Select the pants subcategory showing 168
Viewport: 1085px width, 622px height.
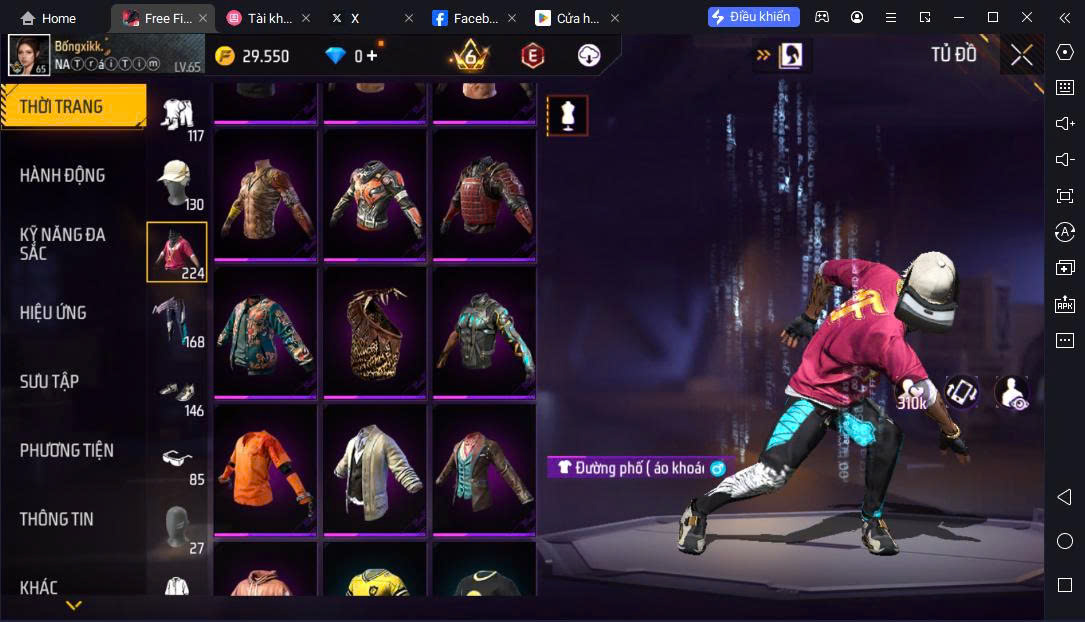point(177,321)
